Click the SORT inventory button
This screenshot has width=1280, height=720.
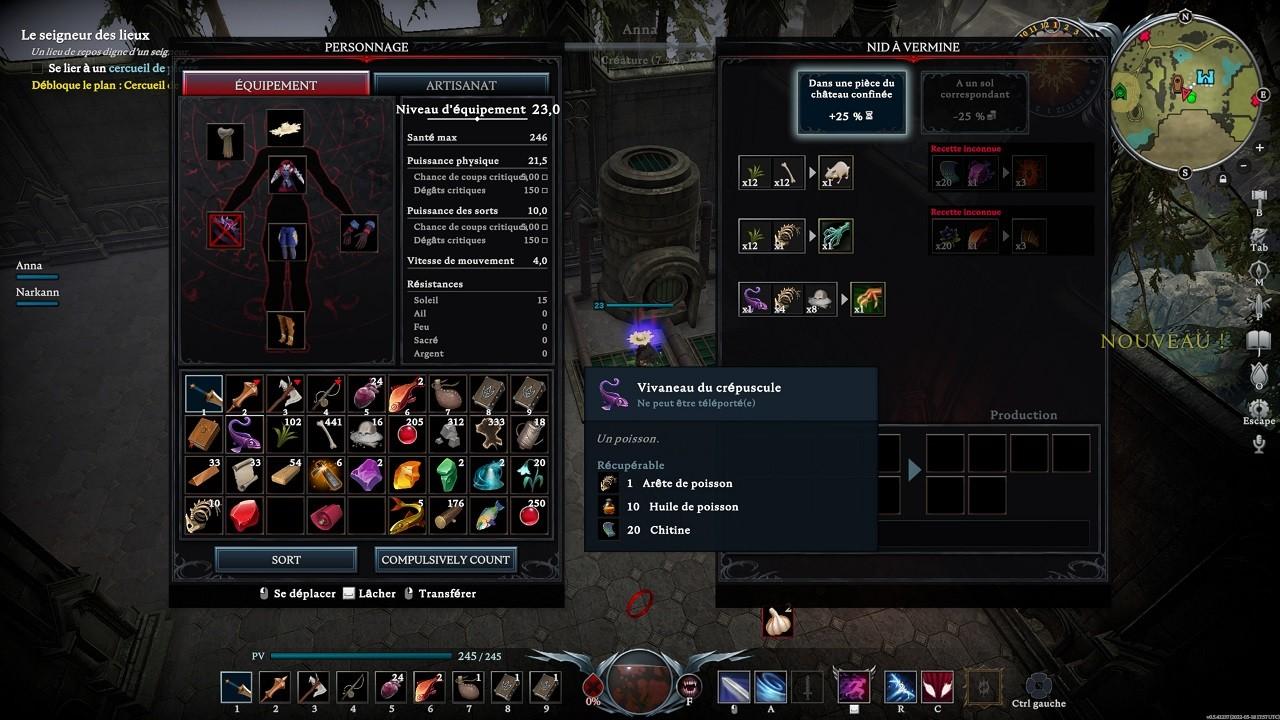click(x=286, y=560)
